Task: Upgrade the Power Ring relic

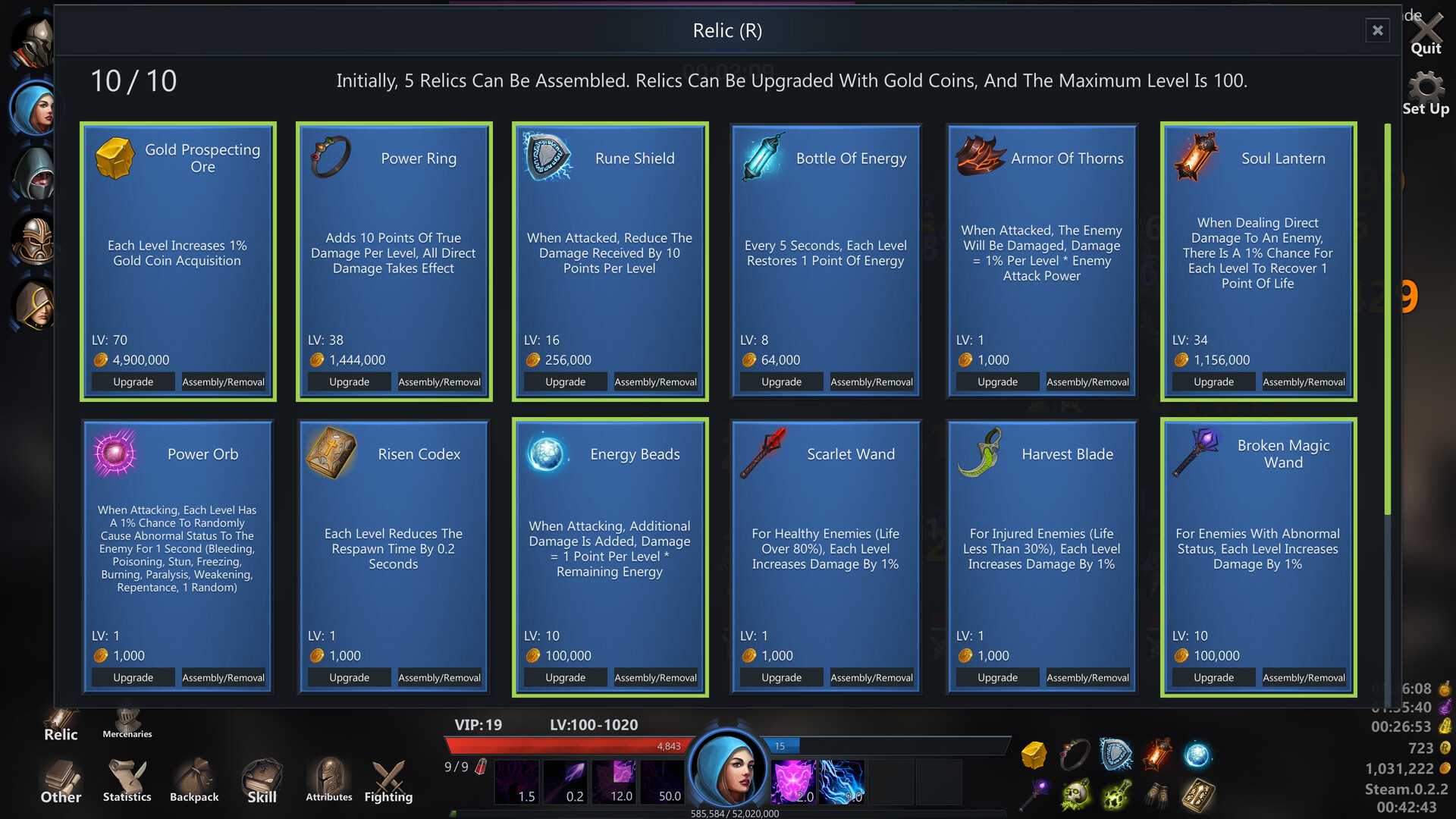Action: pos(349,381)
